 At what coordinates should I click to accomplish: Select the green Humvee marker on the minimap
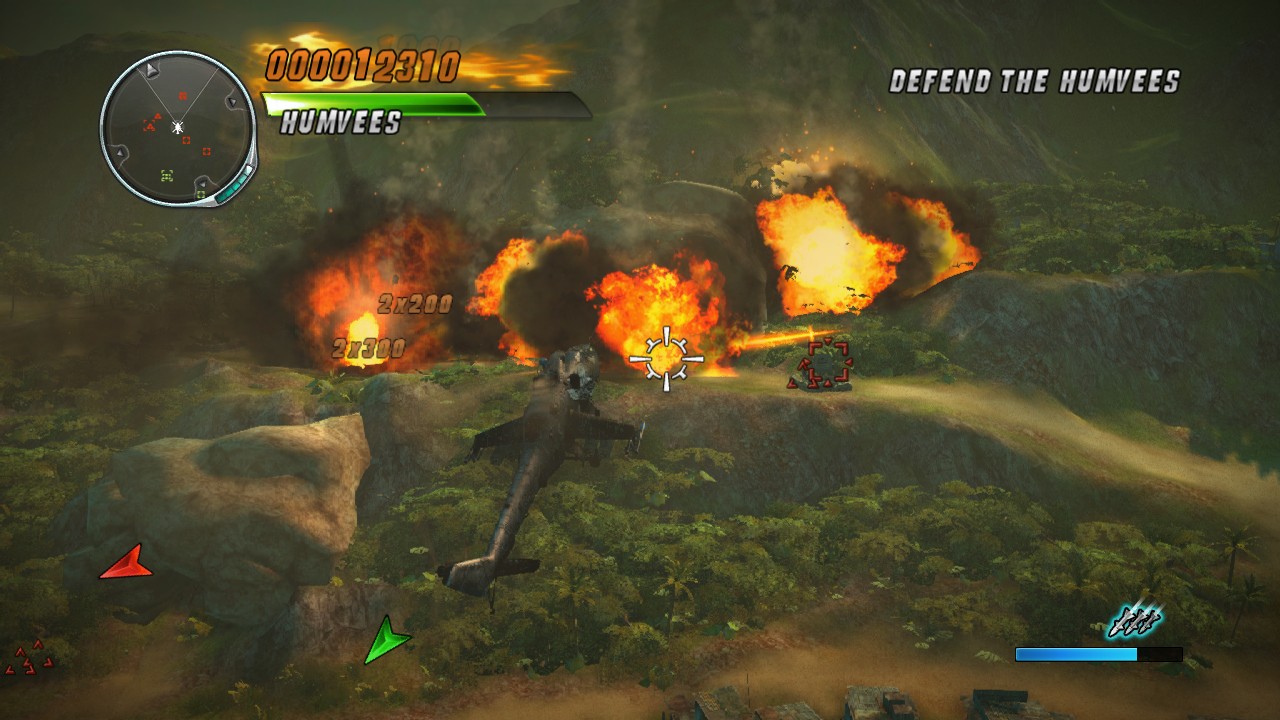[167, 174]
